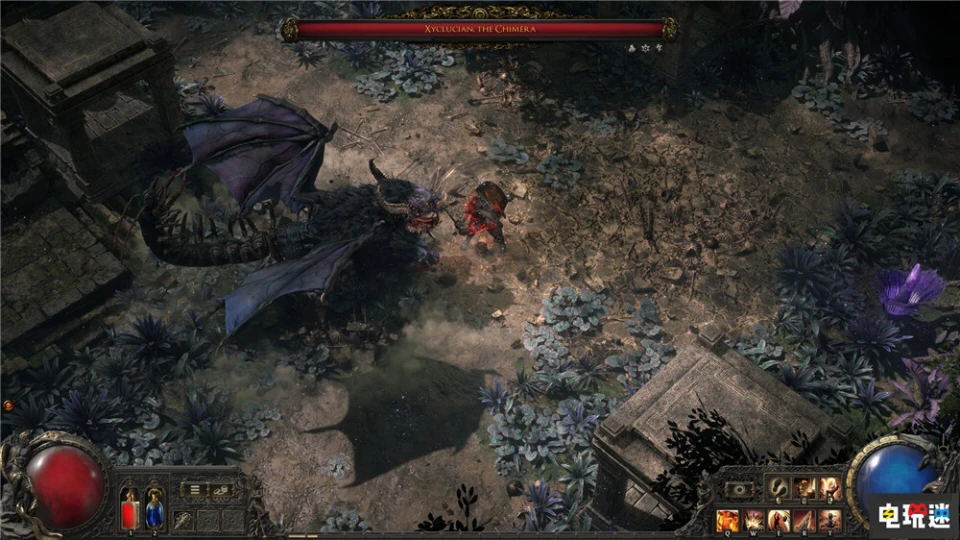Activate the footprints move skill
960x540 pixels.
point(777,488)
